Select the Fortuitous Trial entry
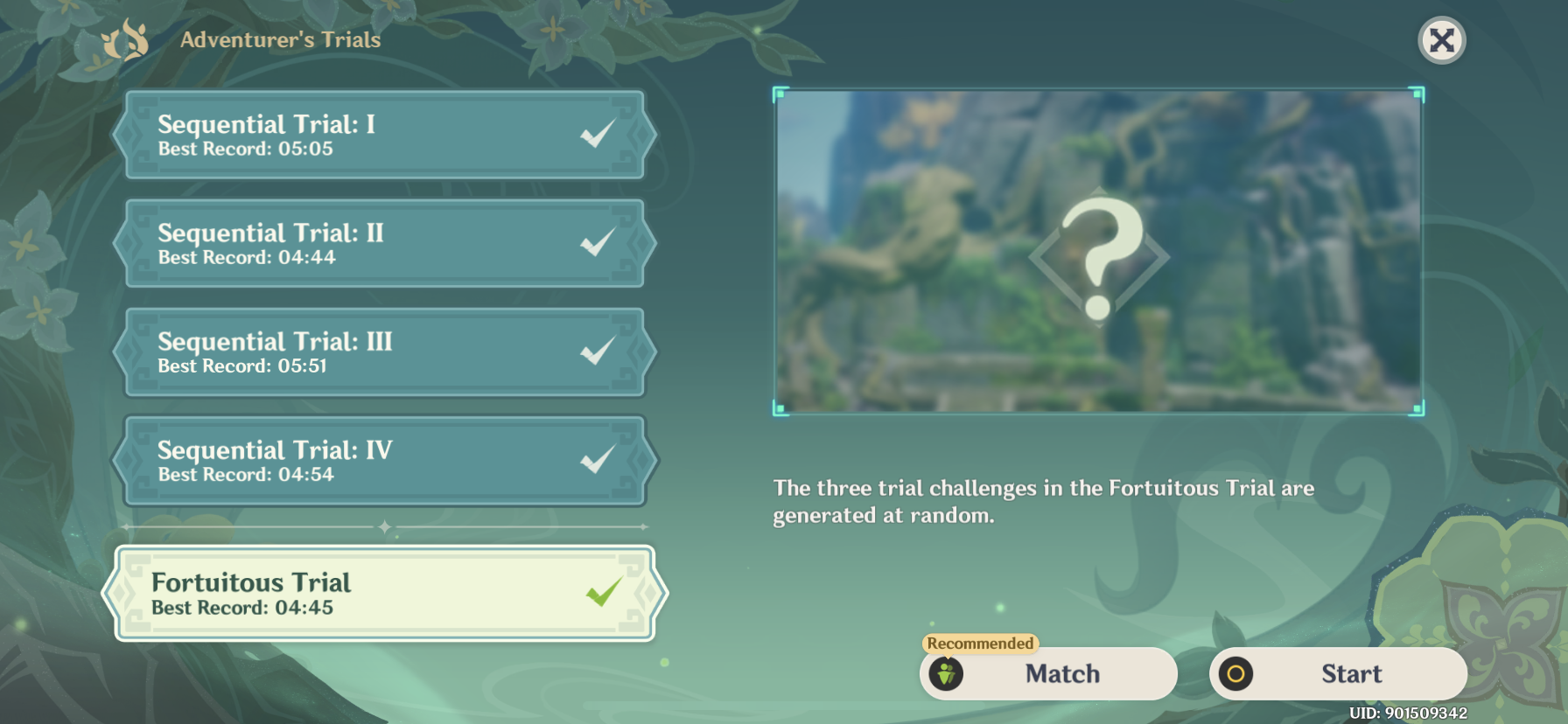1568x724 pixels. tap(350, 593)
